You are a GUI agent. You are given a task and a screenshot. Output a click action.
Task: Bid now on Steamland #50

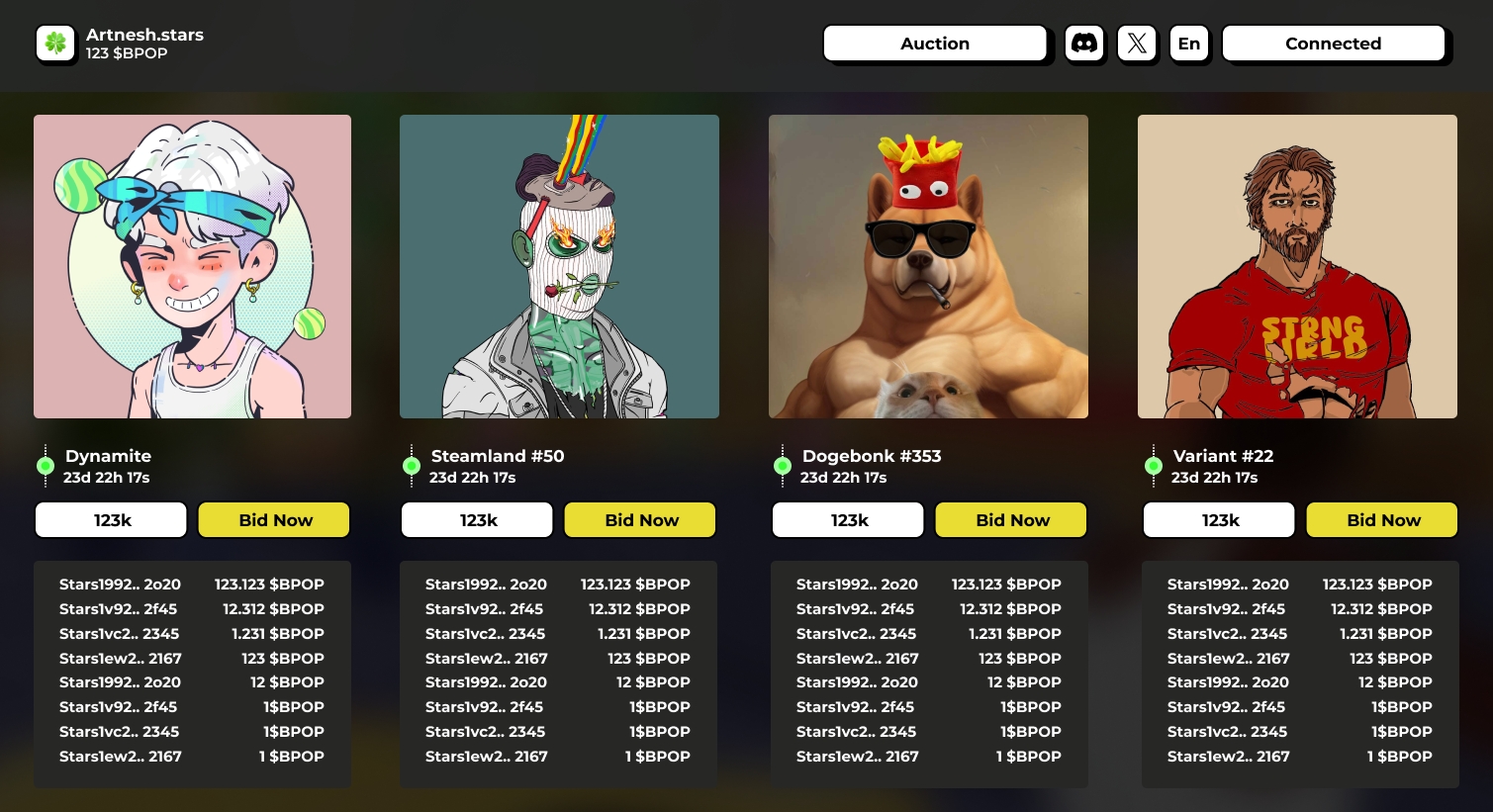(x=640, y=520)
